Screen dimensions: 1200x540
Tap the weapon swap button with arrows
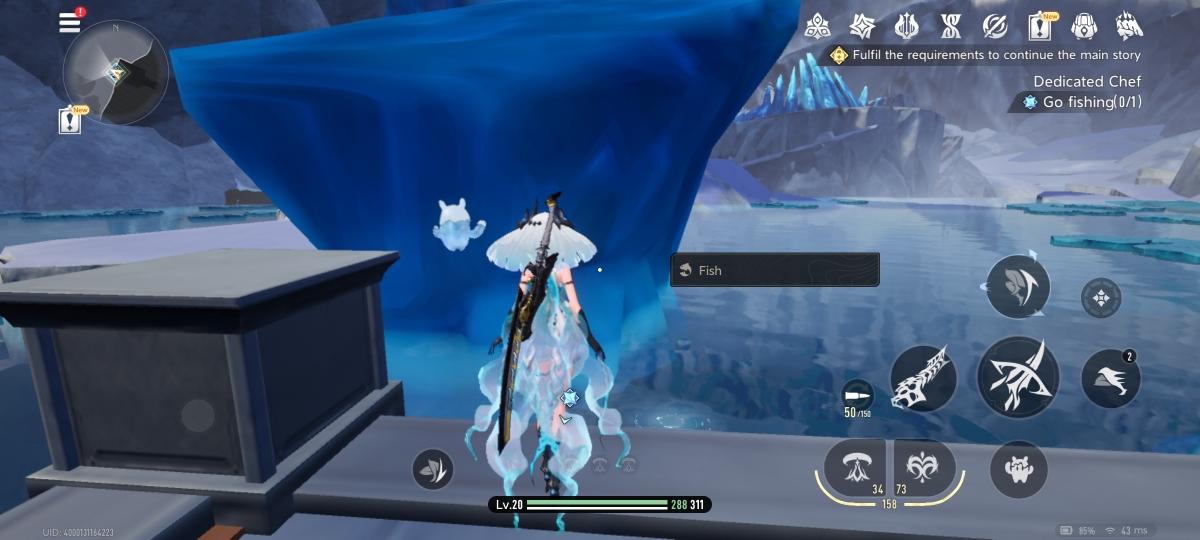[x=1018, y=286]
